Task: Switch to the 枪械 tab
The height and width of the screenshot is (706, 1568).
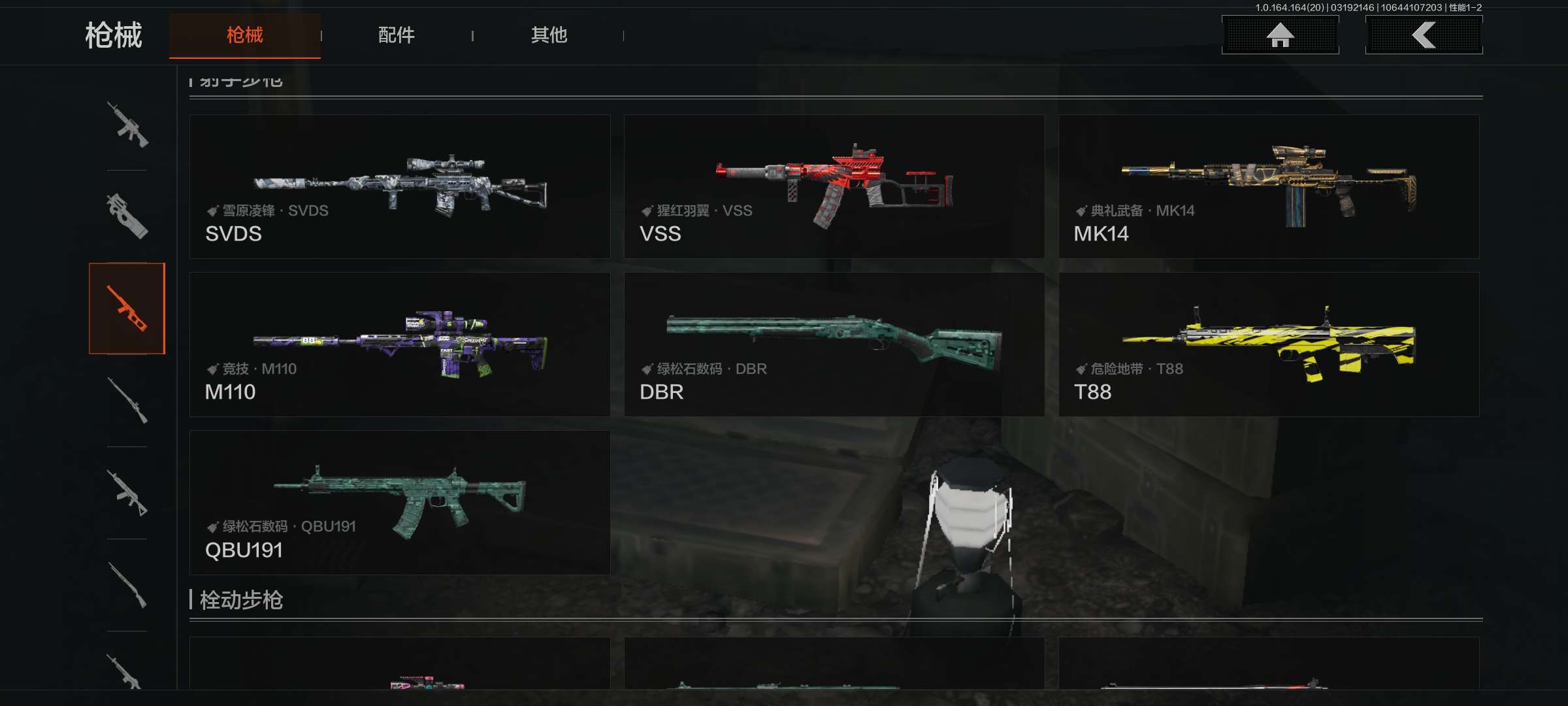Action: click(x=244, y=35)
